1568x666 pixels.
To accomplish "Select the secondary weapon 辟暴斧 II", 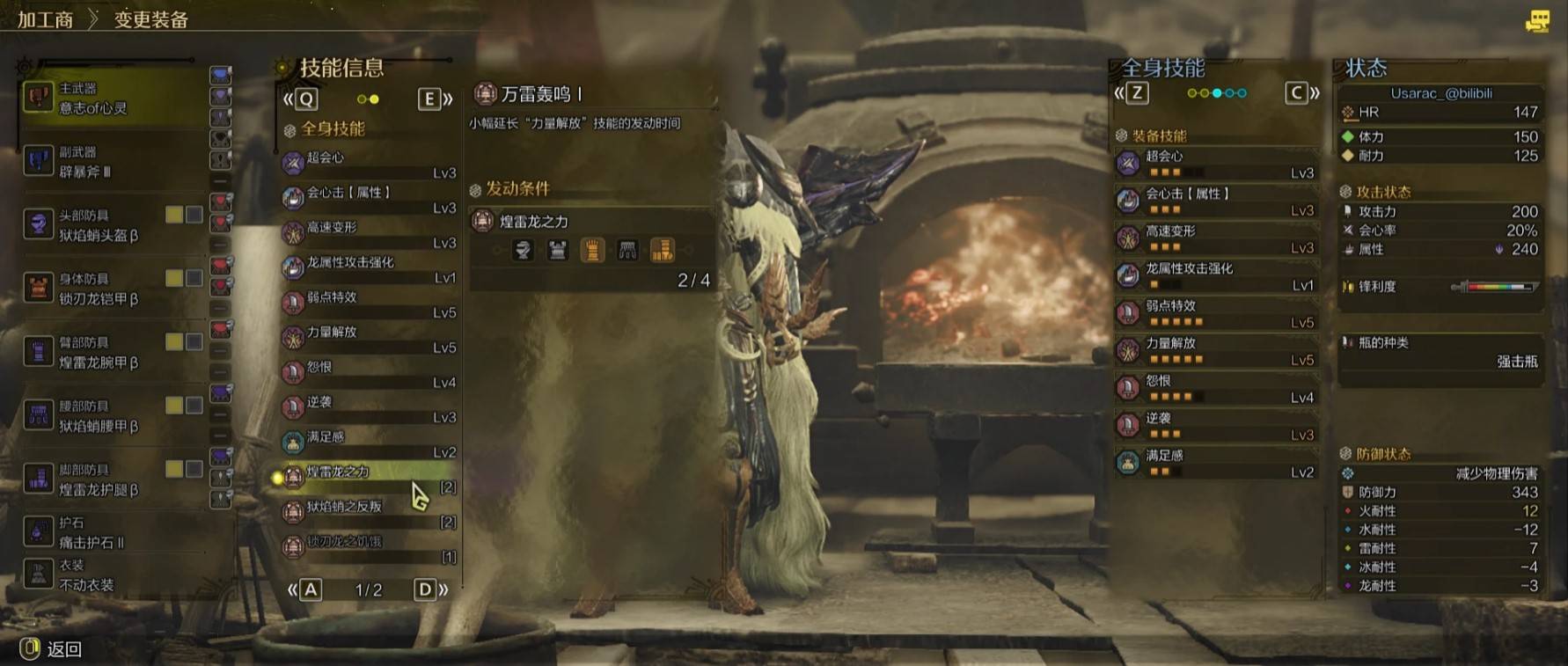I will (x=106, y=162).
